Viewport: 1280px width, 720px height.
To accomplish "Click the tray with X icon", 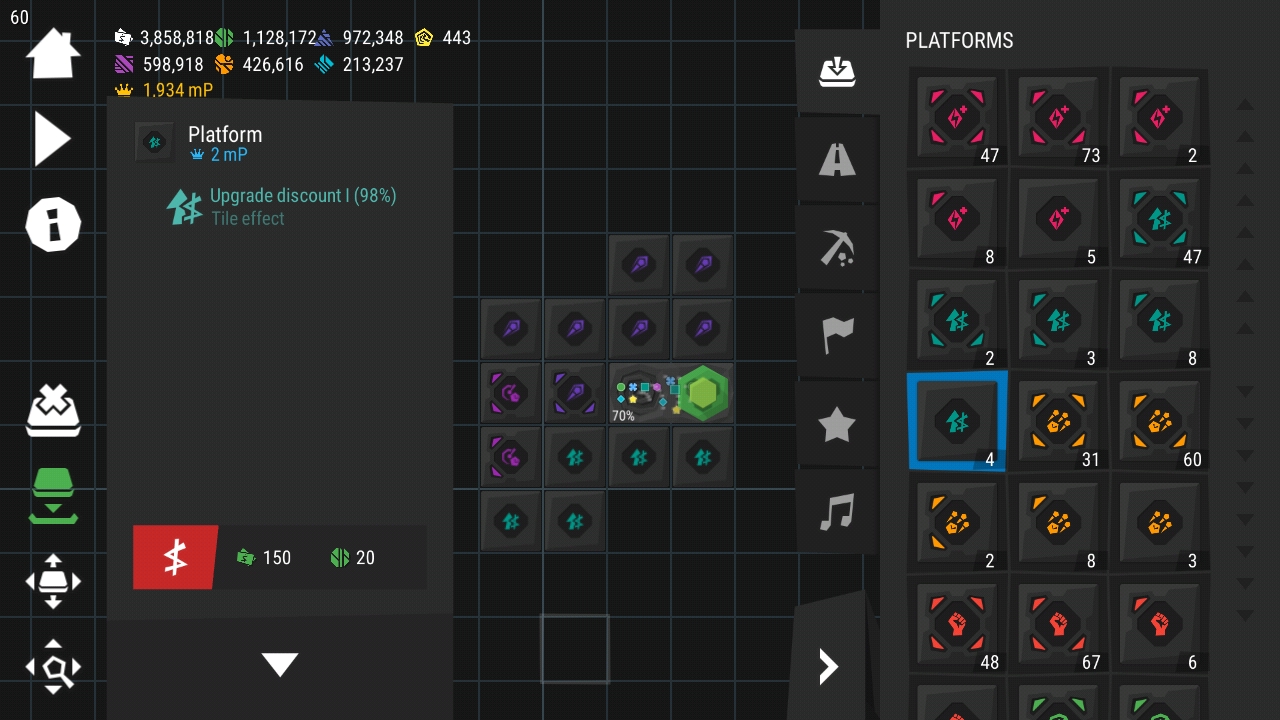I will (52, 408).
